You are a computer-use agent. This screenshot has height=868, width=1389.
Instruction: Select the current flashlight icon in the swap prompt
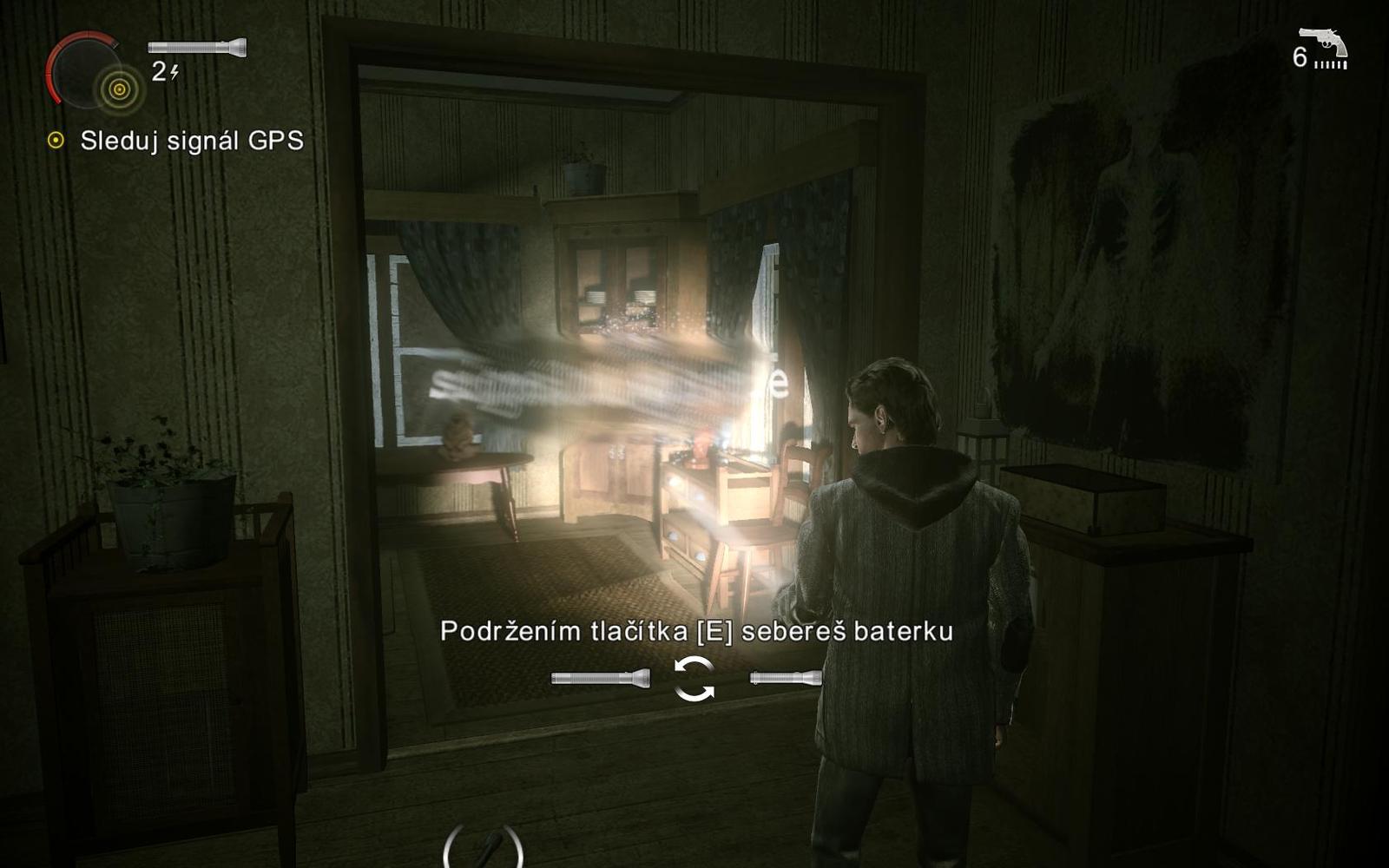[599, 677]
